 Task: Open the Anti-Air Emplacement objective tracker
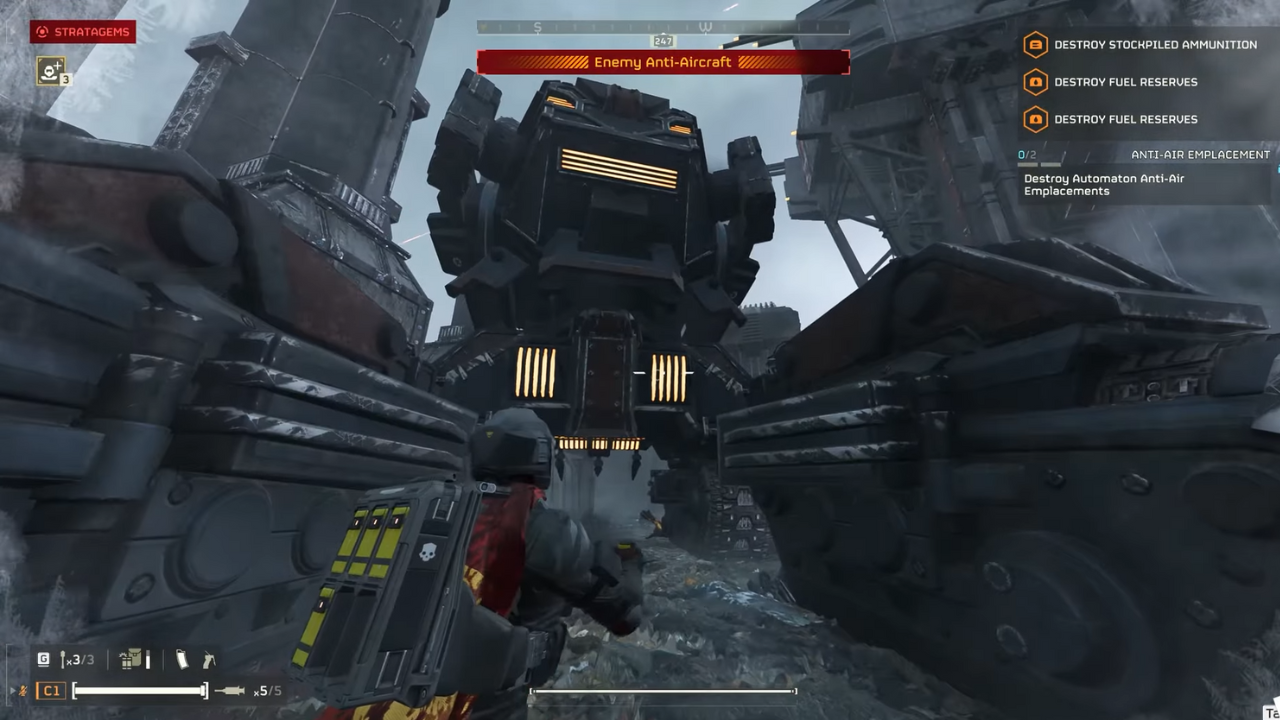(1144, 155)
